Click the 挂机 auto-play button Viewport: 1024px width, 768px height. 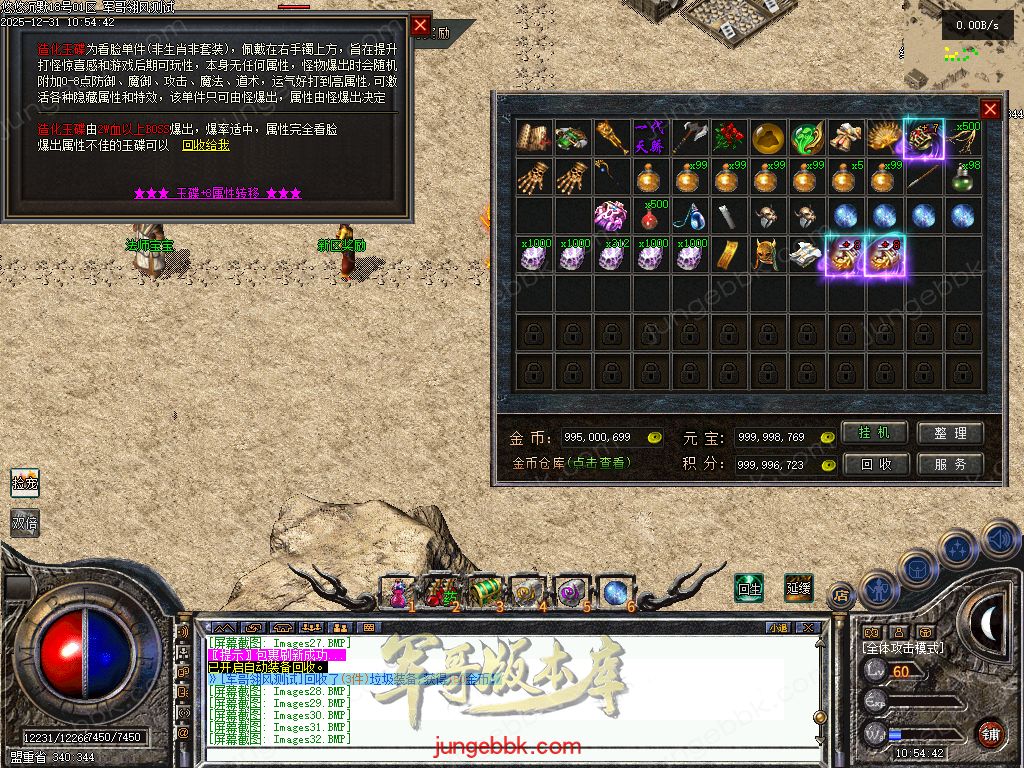[875, 433]
